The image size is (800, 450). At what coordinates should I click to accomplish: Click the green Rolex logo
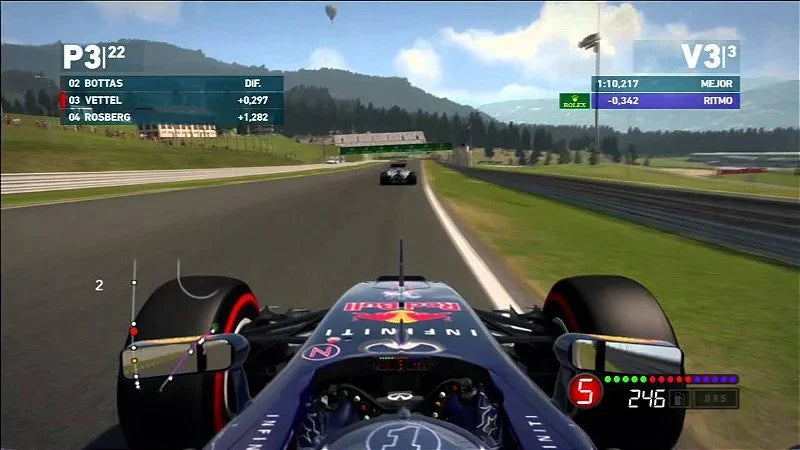pos(574,101)
